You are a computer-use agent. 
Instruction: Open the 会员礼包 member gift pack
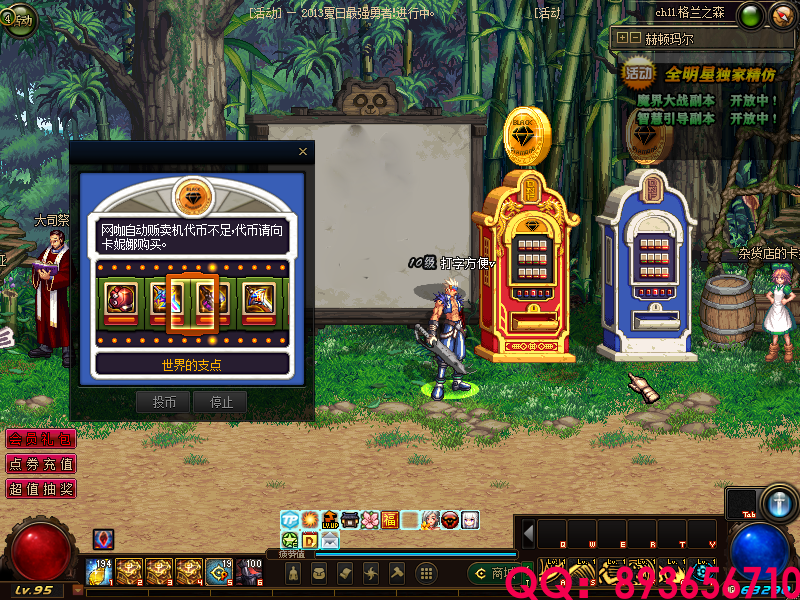pos(40,439)
